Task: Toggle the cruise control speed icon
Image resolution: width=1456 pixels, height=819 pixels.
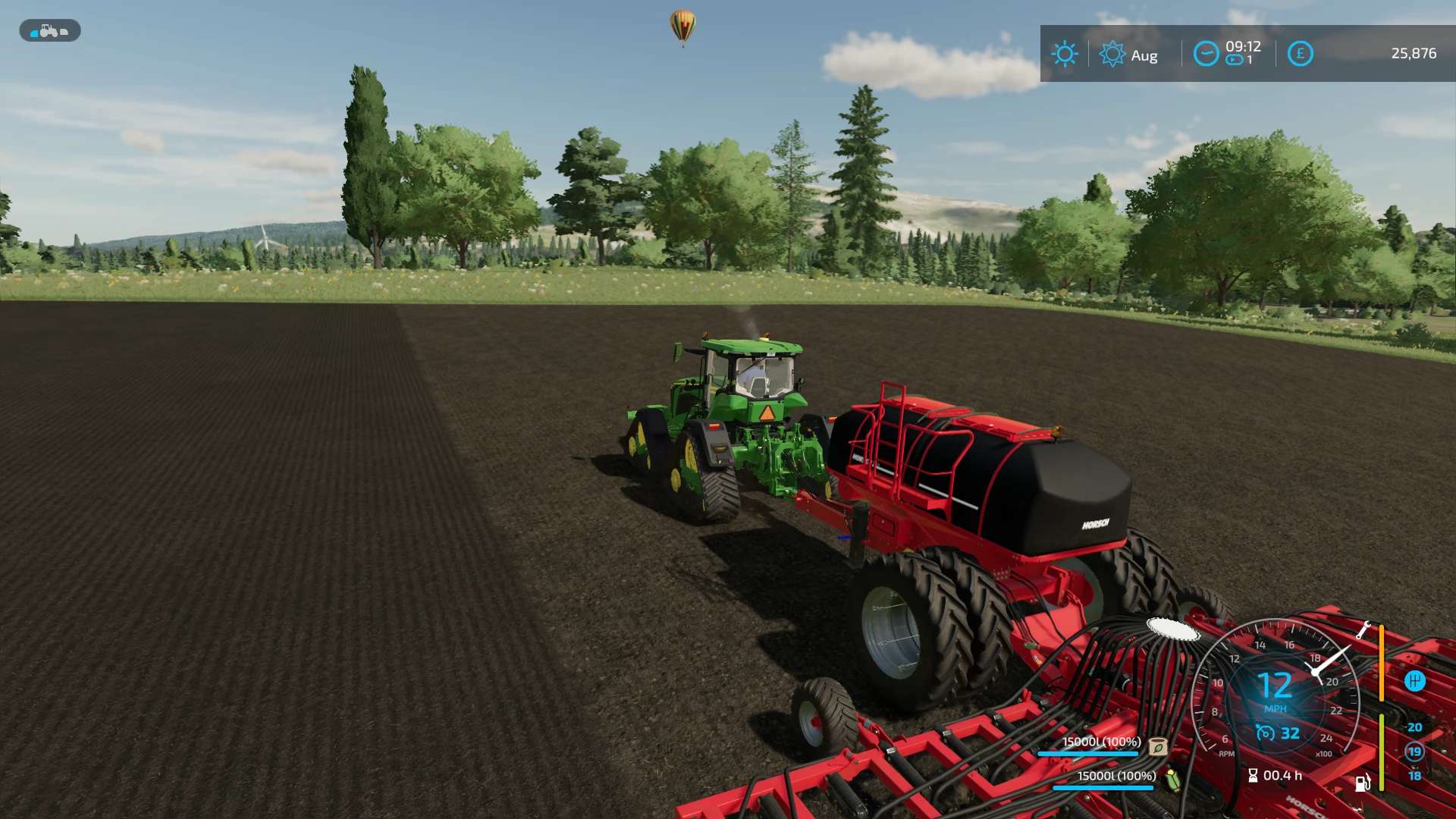Action: 1265,733
